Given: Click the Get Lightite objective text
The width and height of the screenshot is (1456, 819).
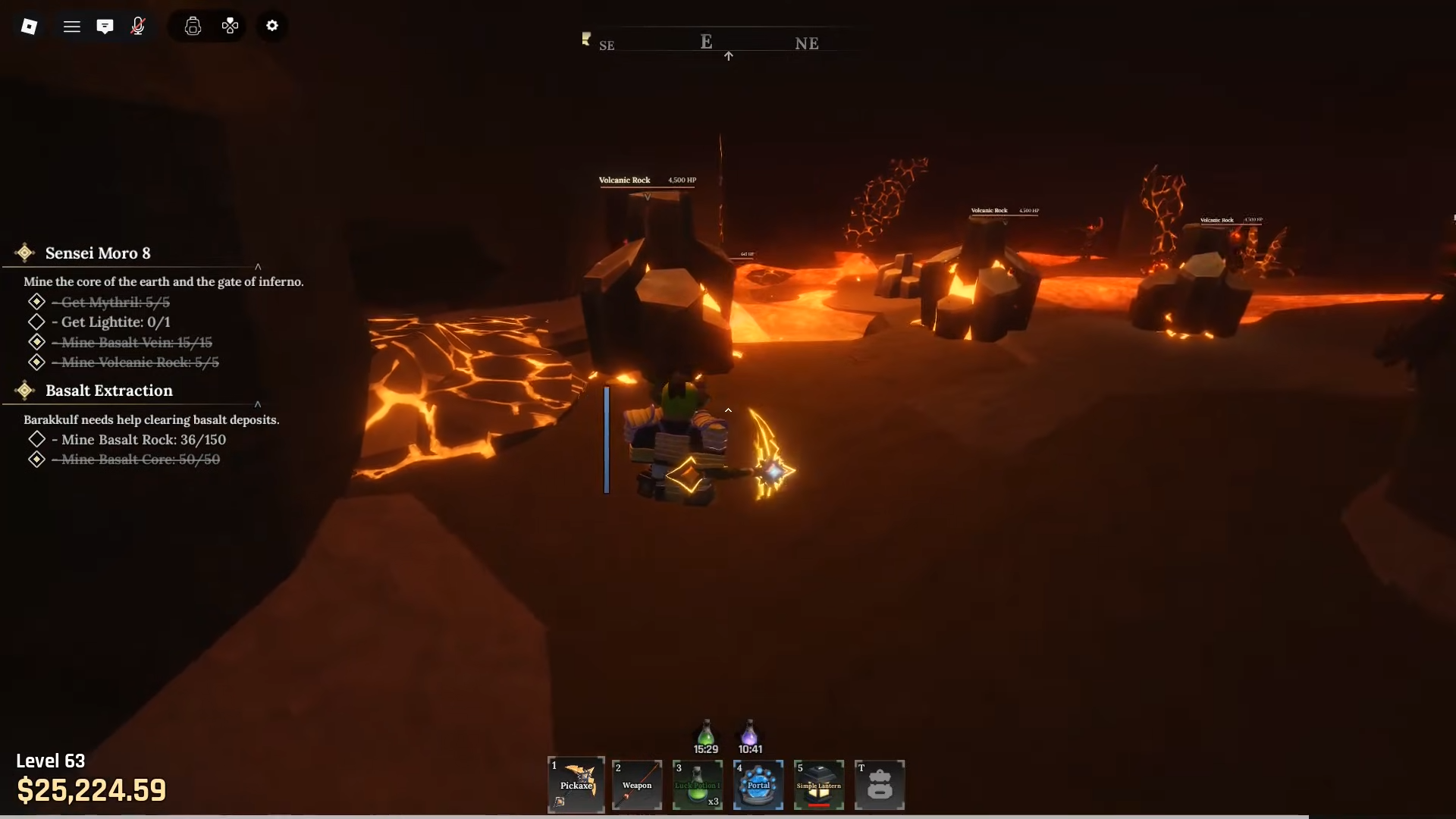Looking at the screenshot, I should coord(111,322).
